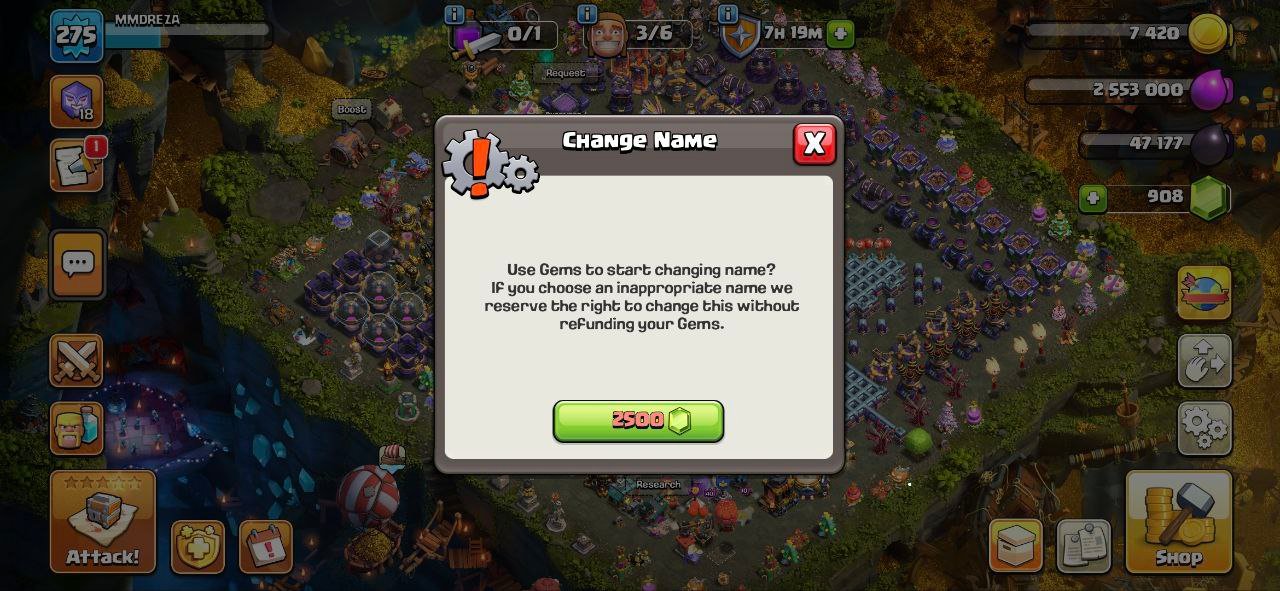This screenshot has width=1280, height=591.
Task: Open the crossed swords war menu
Action: pyautogui.click(x=77, y=360)
